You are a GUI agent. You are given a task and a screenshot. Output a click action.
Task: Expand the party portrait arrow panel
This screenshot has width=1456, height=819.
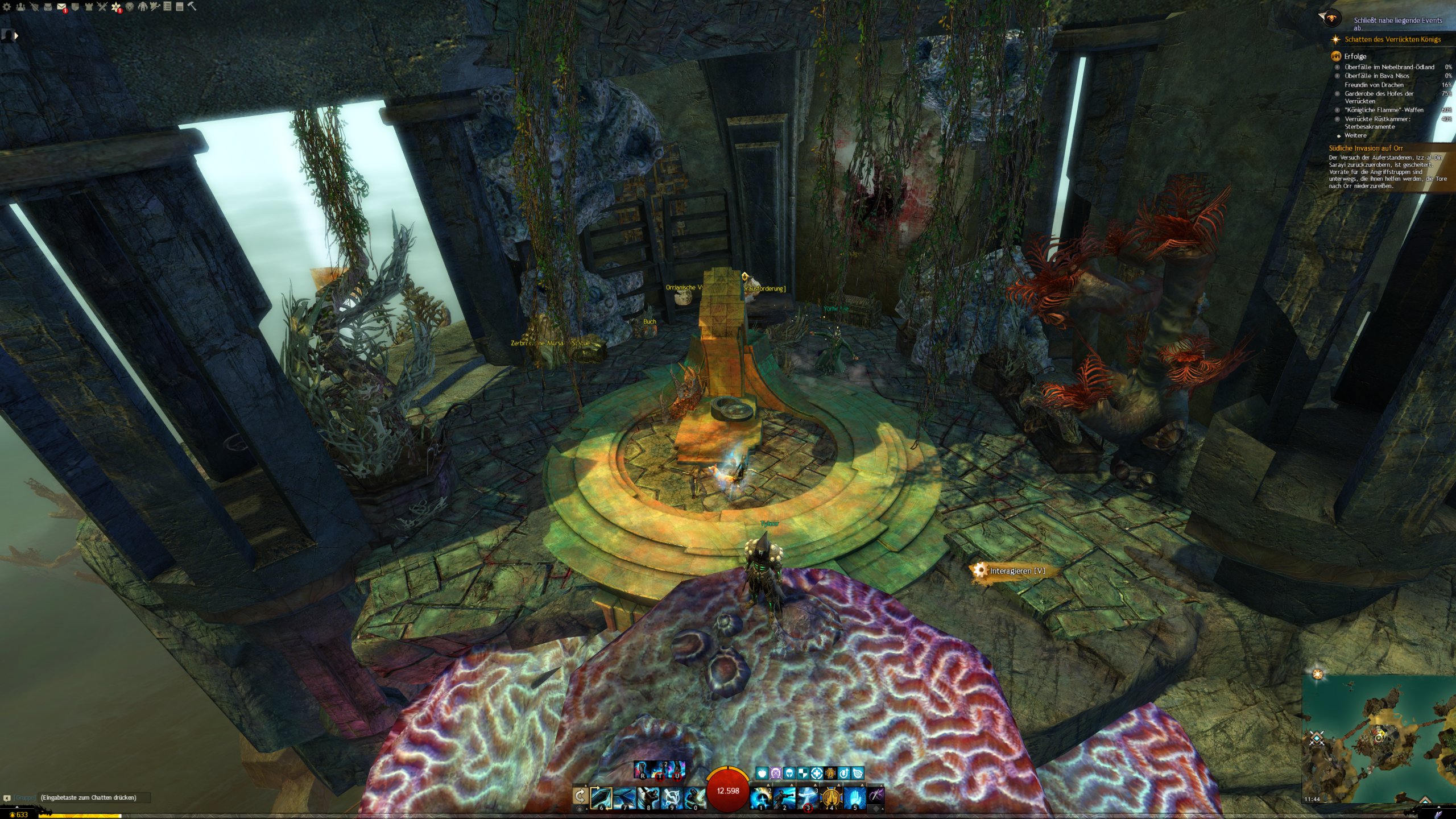16,36
